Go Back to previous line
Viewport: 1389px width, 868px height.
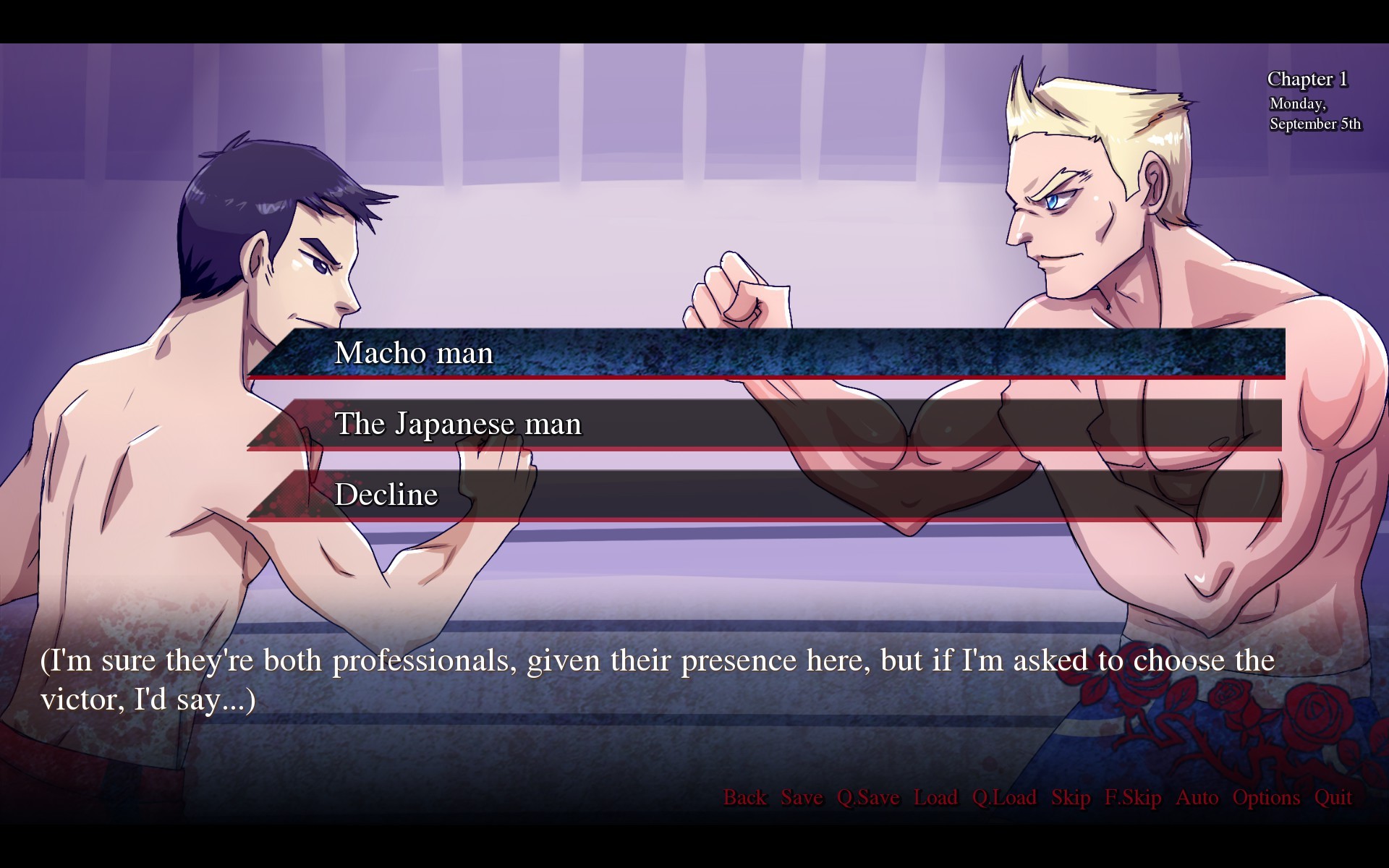pos(744,797)
